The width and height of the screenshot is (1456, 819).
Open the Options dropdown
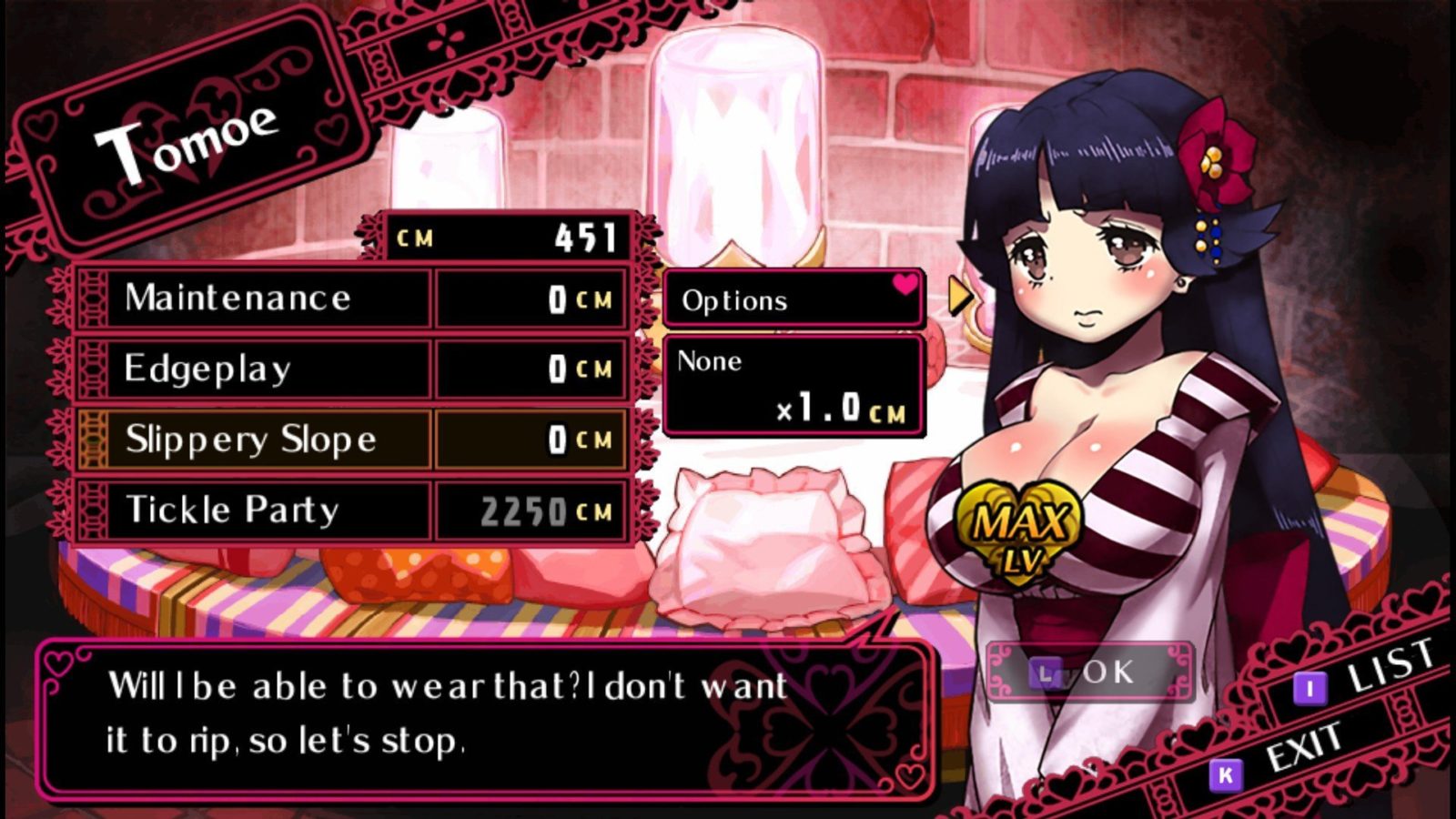coord(792,300)
